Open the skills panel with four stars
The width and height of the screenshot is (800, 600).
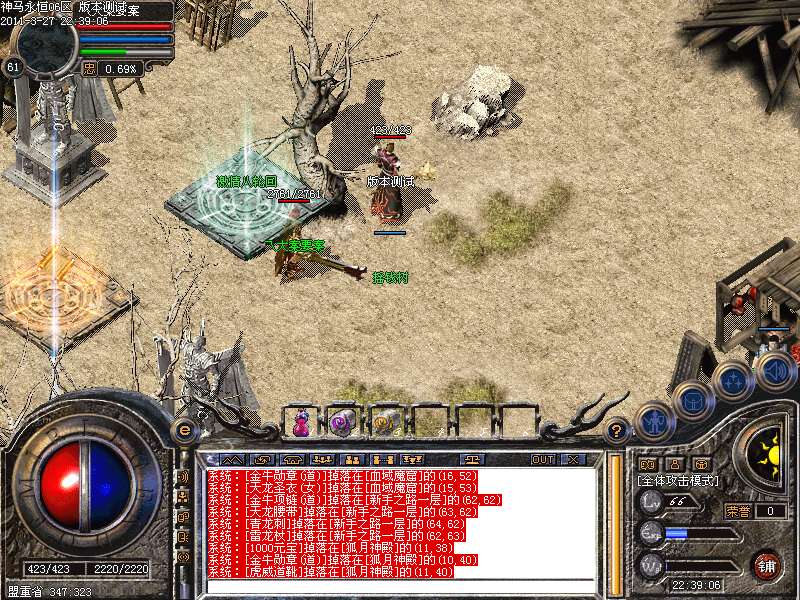click(733, 380)
